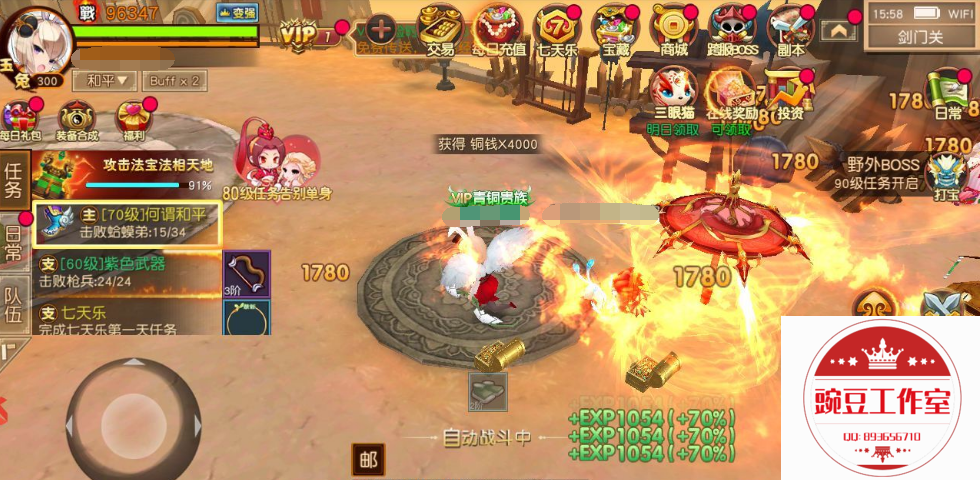Viewport: 980px width, 480px height.
Task: Open the 投资 investment icon
Action: pyautogui.click(x=790, y=92)
